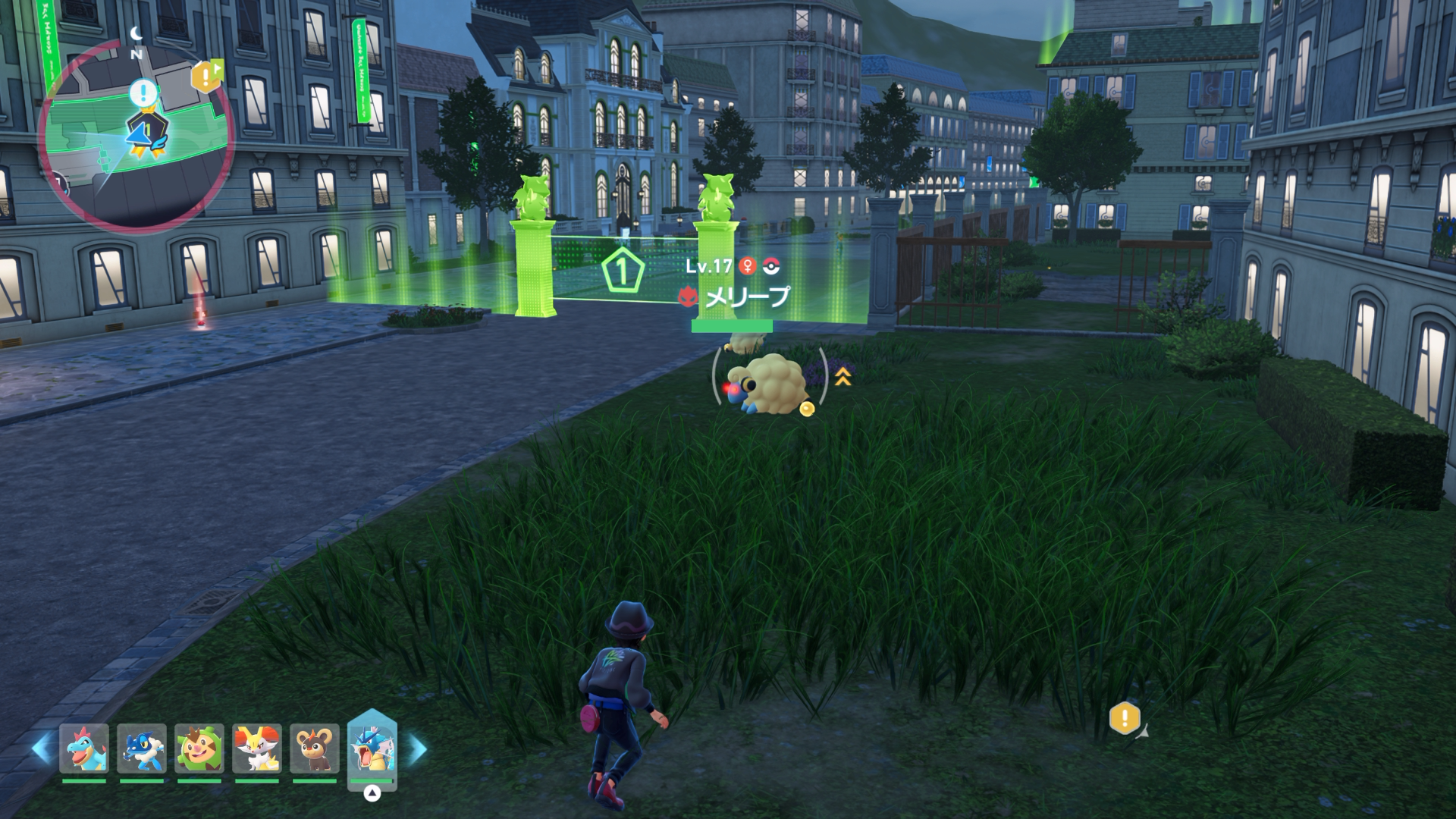Click the wild zone 1 badge on the minimap

147,129
